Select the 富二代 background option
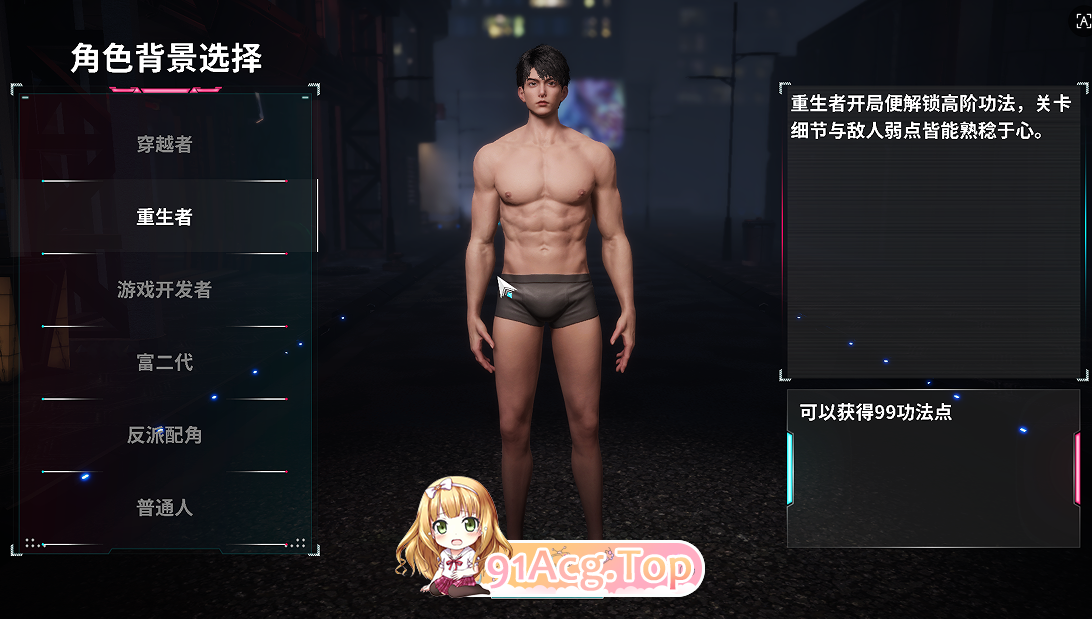This screenshot has height=619, width=1092. pos(165,363)
